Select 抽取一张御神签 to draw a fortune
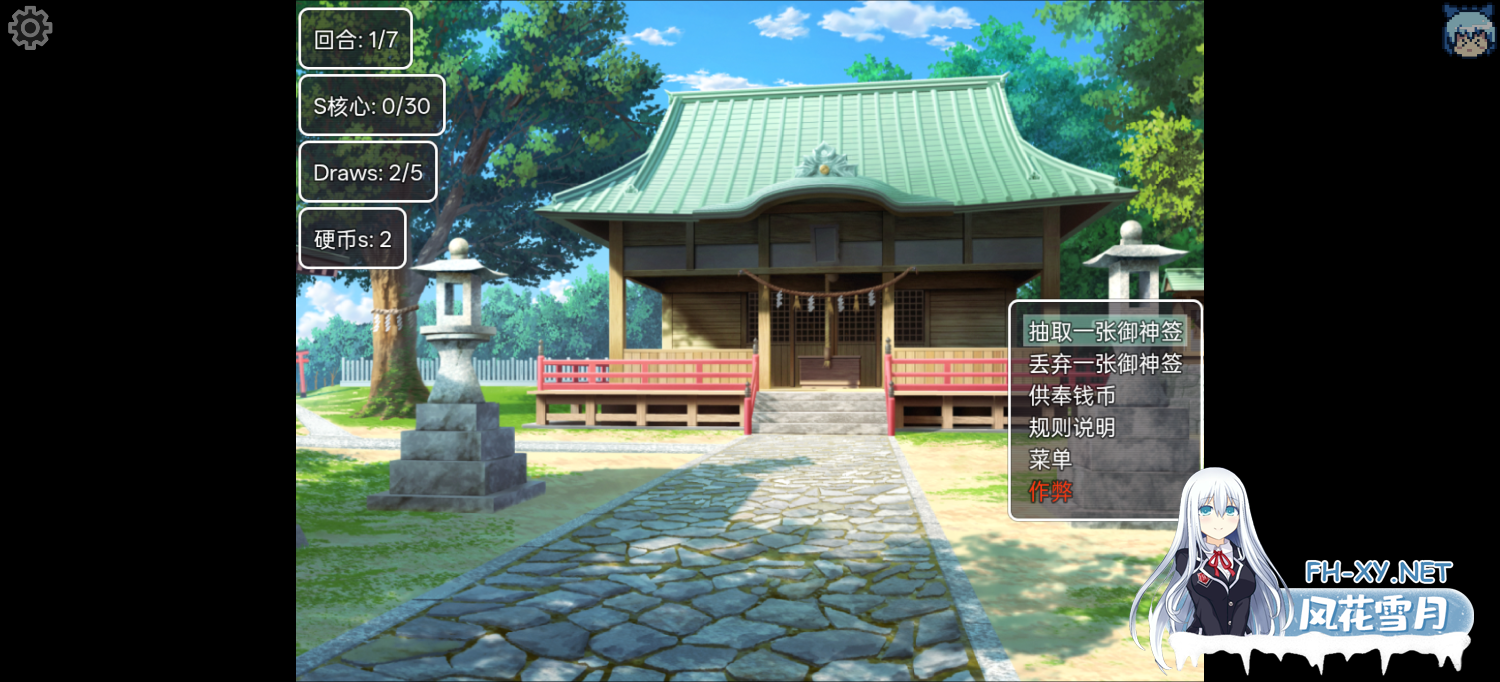1500x682 pixels. point(1104,331)
